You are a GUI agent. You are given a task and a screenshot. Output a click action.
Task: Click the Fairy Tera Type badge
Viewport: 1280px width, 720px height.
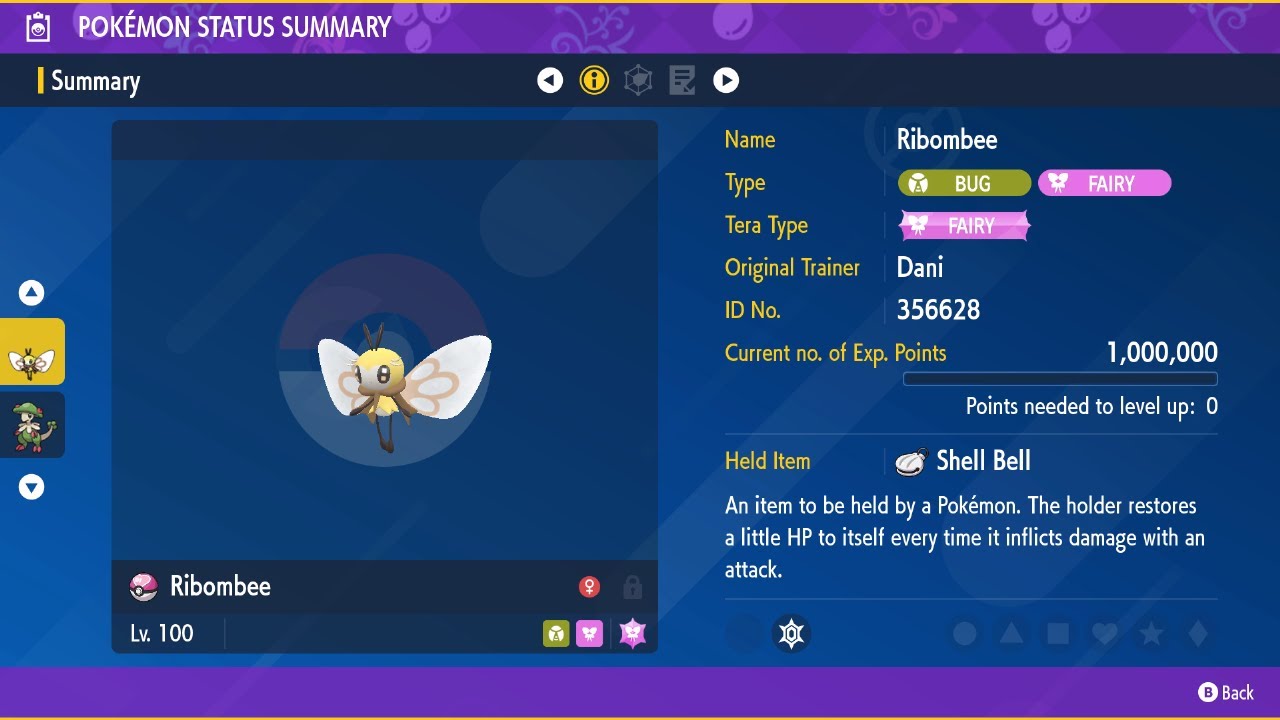click(x=963, y=225)
